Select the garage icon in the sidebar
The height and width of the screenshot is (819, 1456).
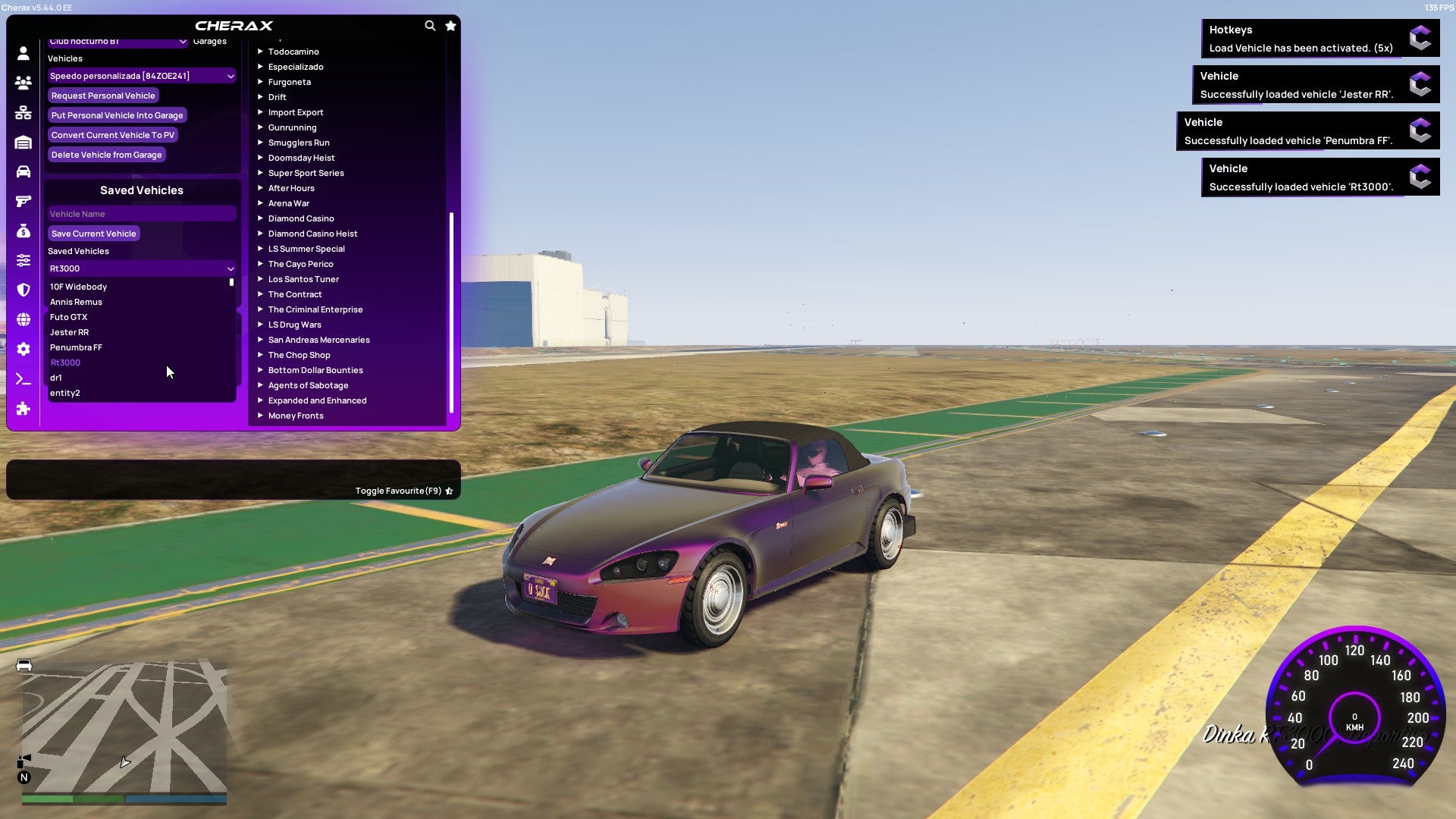click(23, 142)
